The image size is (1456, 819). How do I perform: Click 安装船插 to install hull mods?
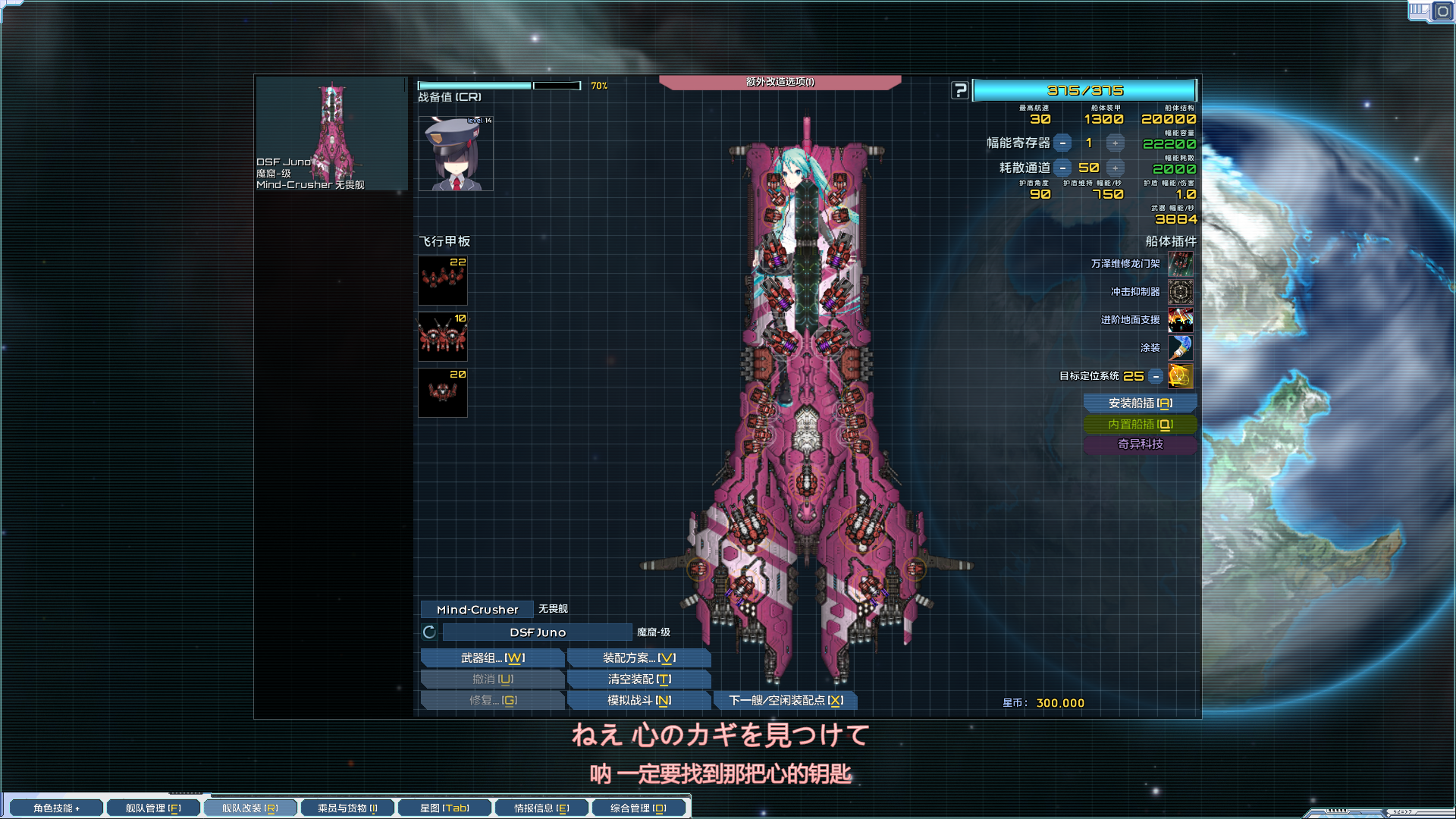click(x=1141, y=403)
